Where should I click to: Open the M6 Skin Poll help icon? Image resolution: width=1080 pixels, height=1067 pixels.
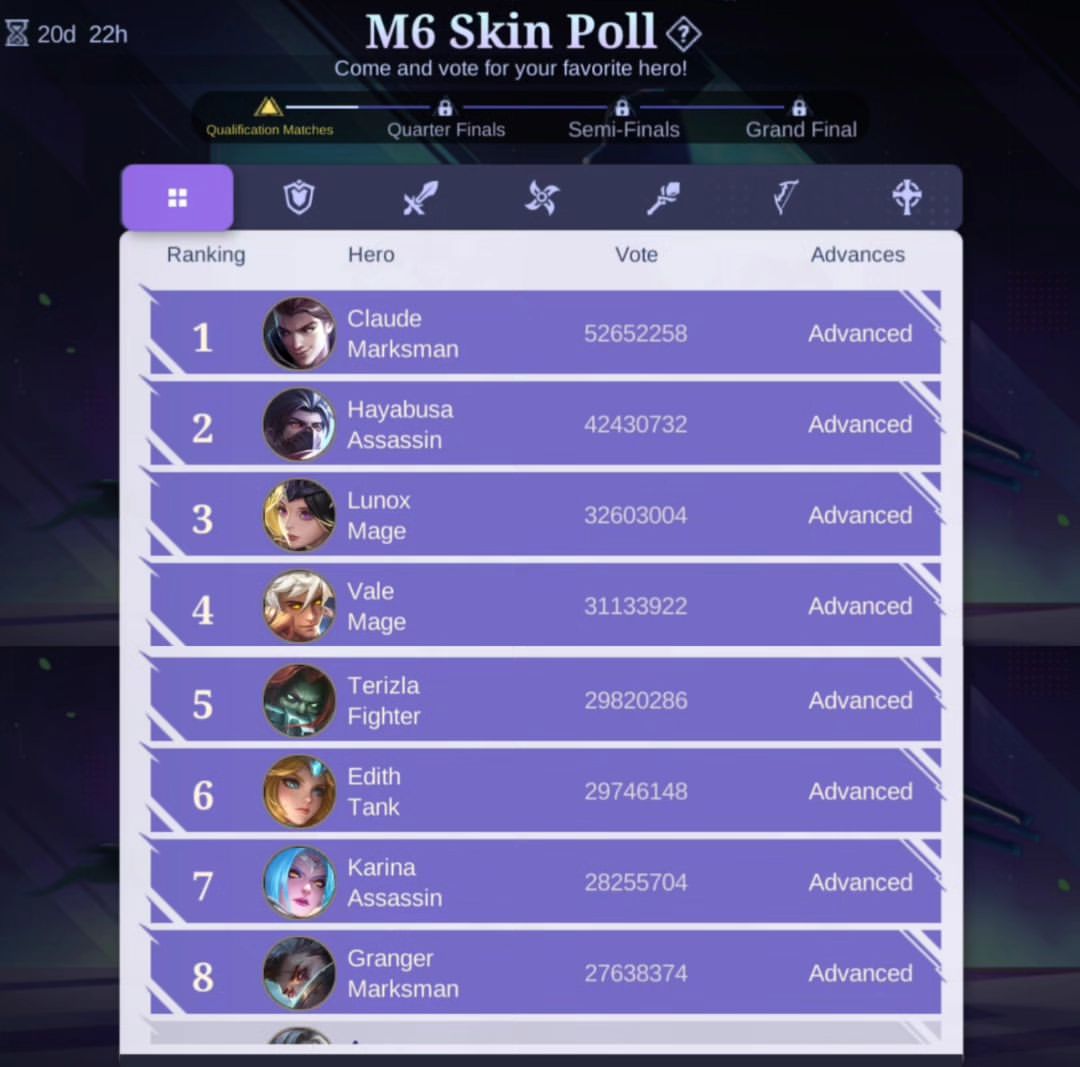(x=683, y=34)
